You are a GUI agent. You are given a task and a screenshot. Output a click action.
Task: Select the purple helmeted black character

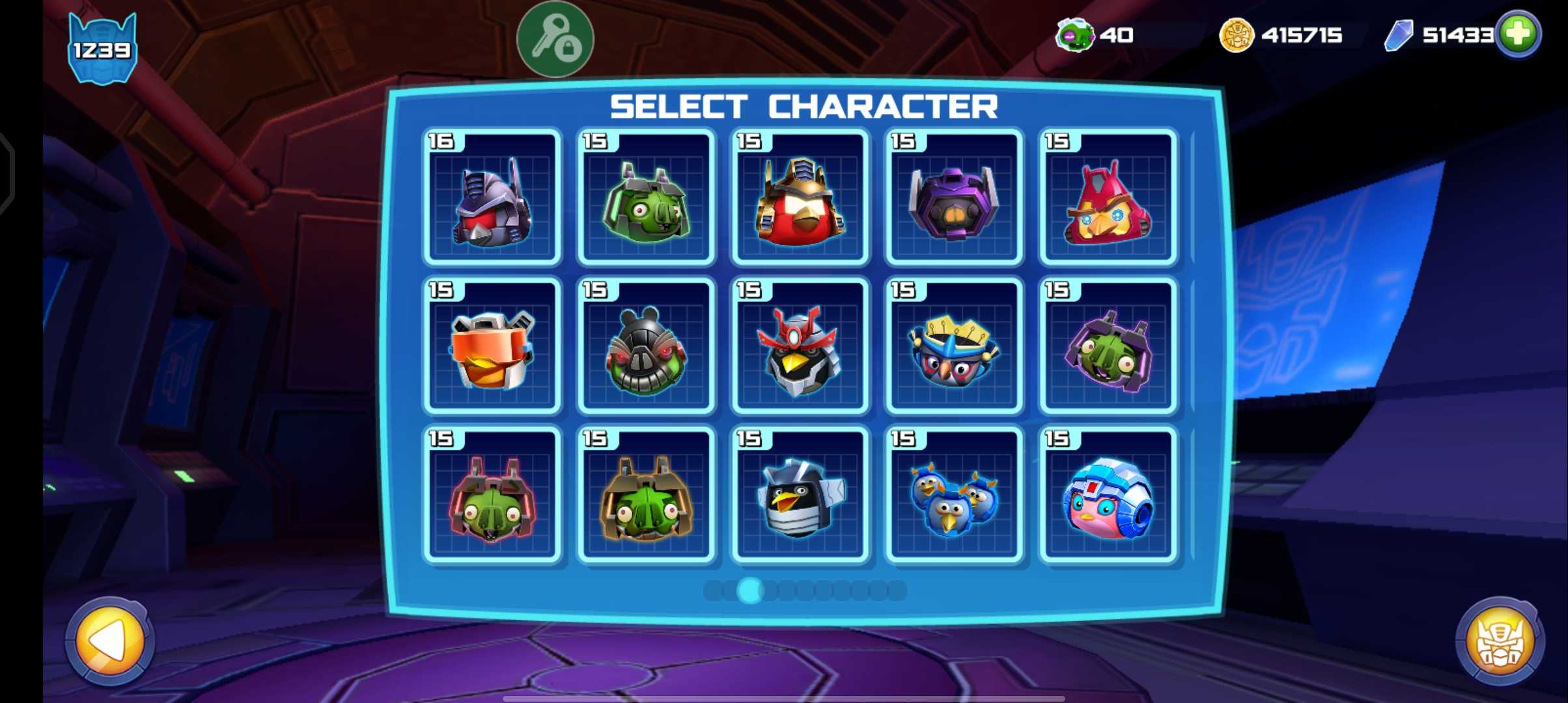(x=954, y=198)
